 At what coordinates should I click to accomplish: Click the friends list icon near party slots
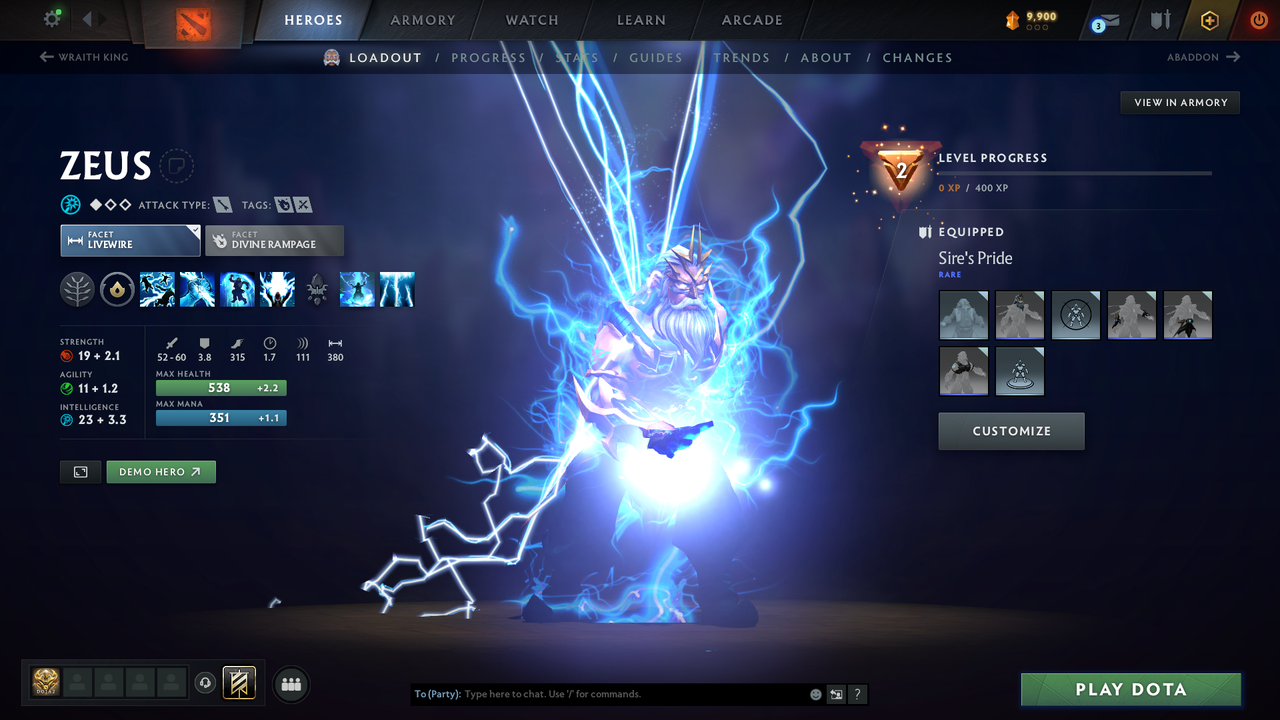click(289, 683)
